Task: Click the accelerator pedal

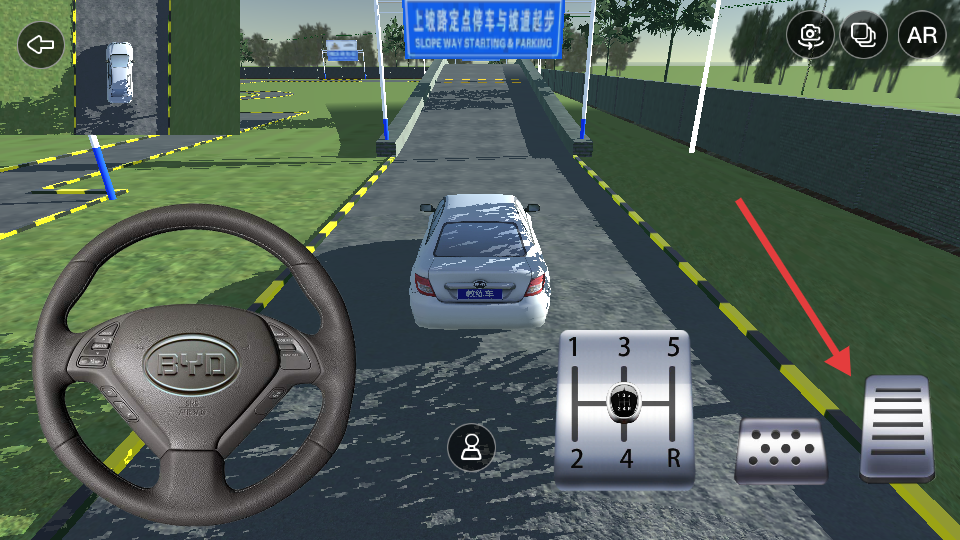Action: tap(897, 429)
